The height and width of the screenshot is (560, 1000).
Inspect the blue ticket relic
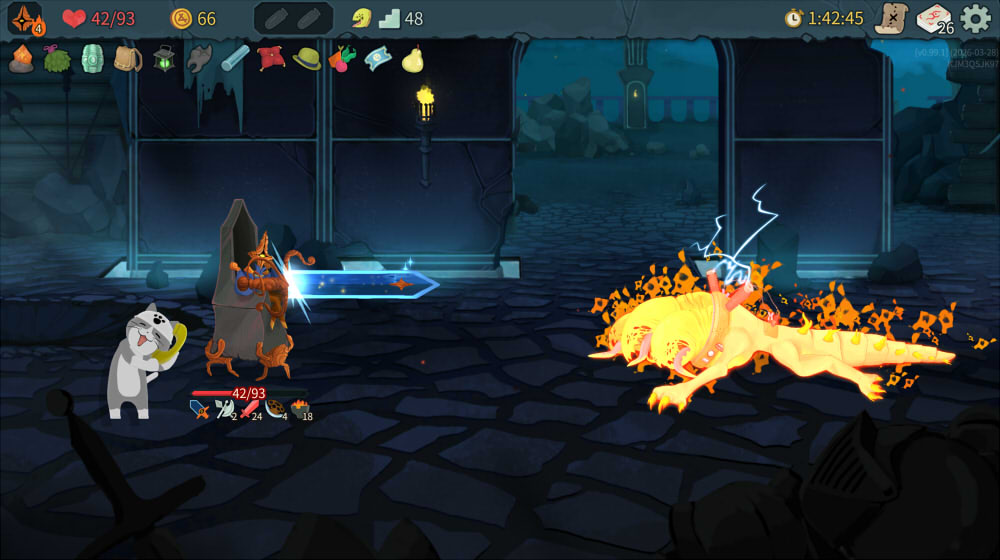378,59
